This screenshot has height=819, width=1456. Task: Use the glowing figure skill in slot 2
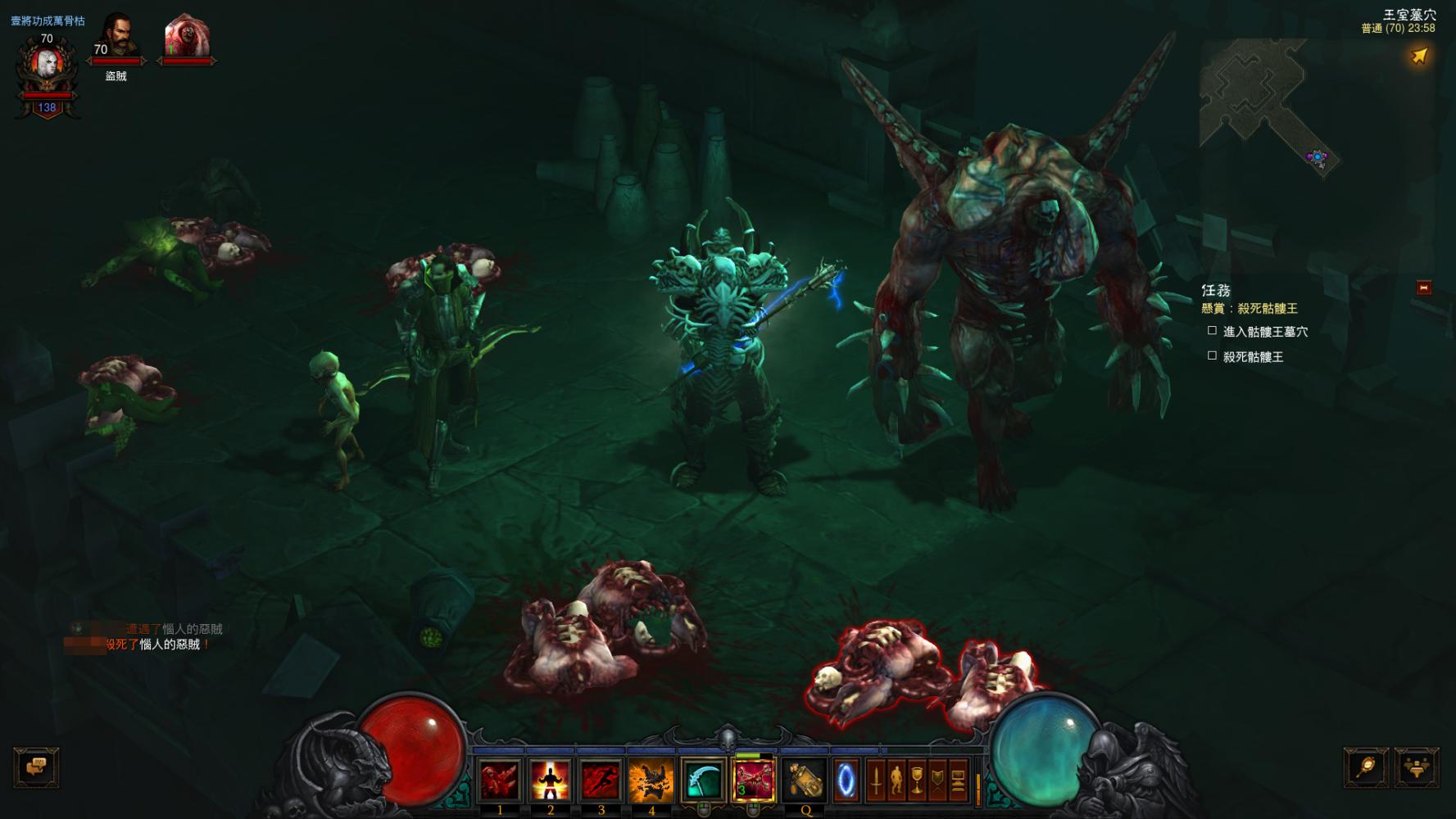coord(551,779)
